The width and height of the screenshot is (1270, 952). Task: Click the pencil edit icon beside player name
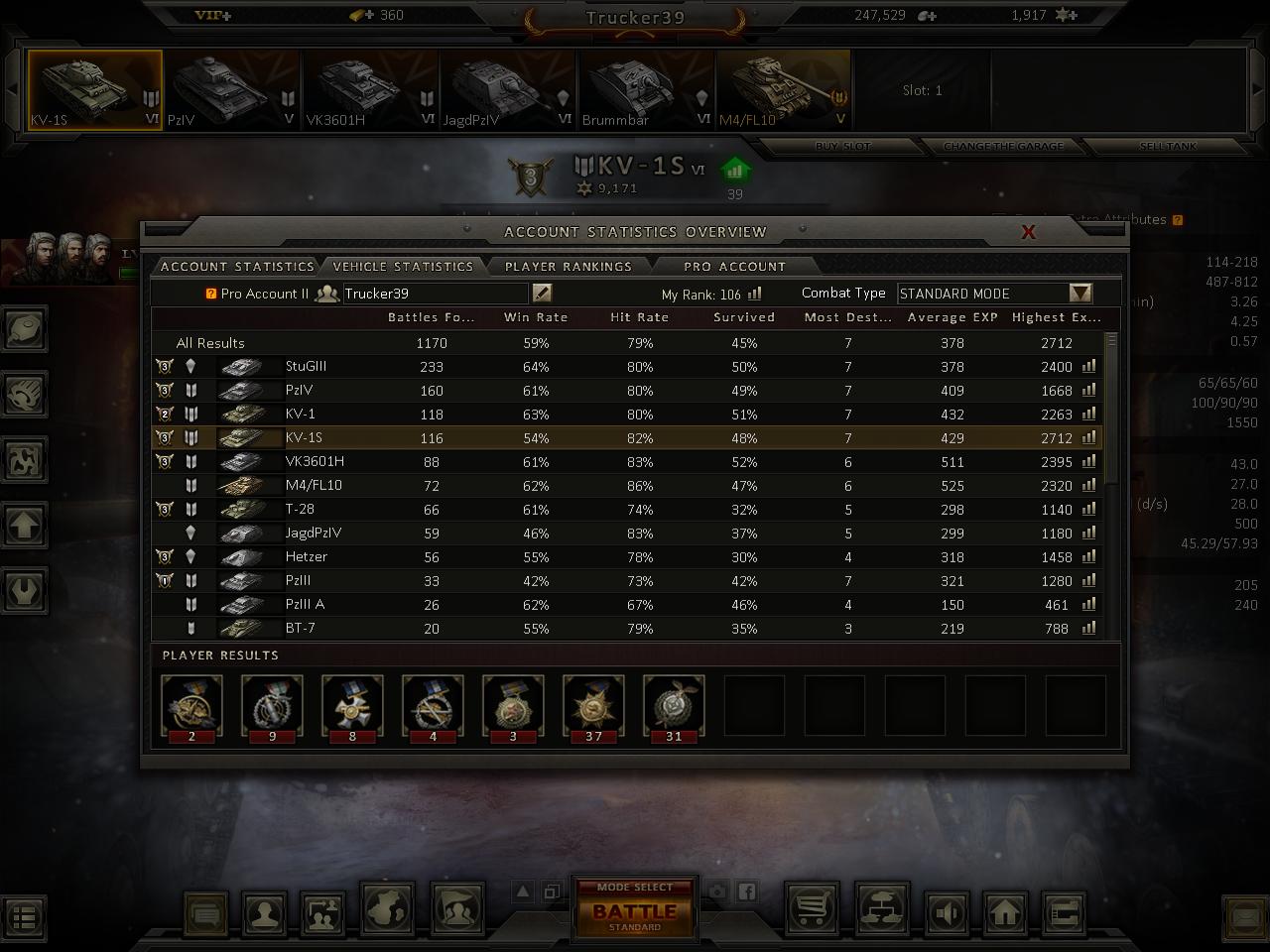coord(542,293)
